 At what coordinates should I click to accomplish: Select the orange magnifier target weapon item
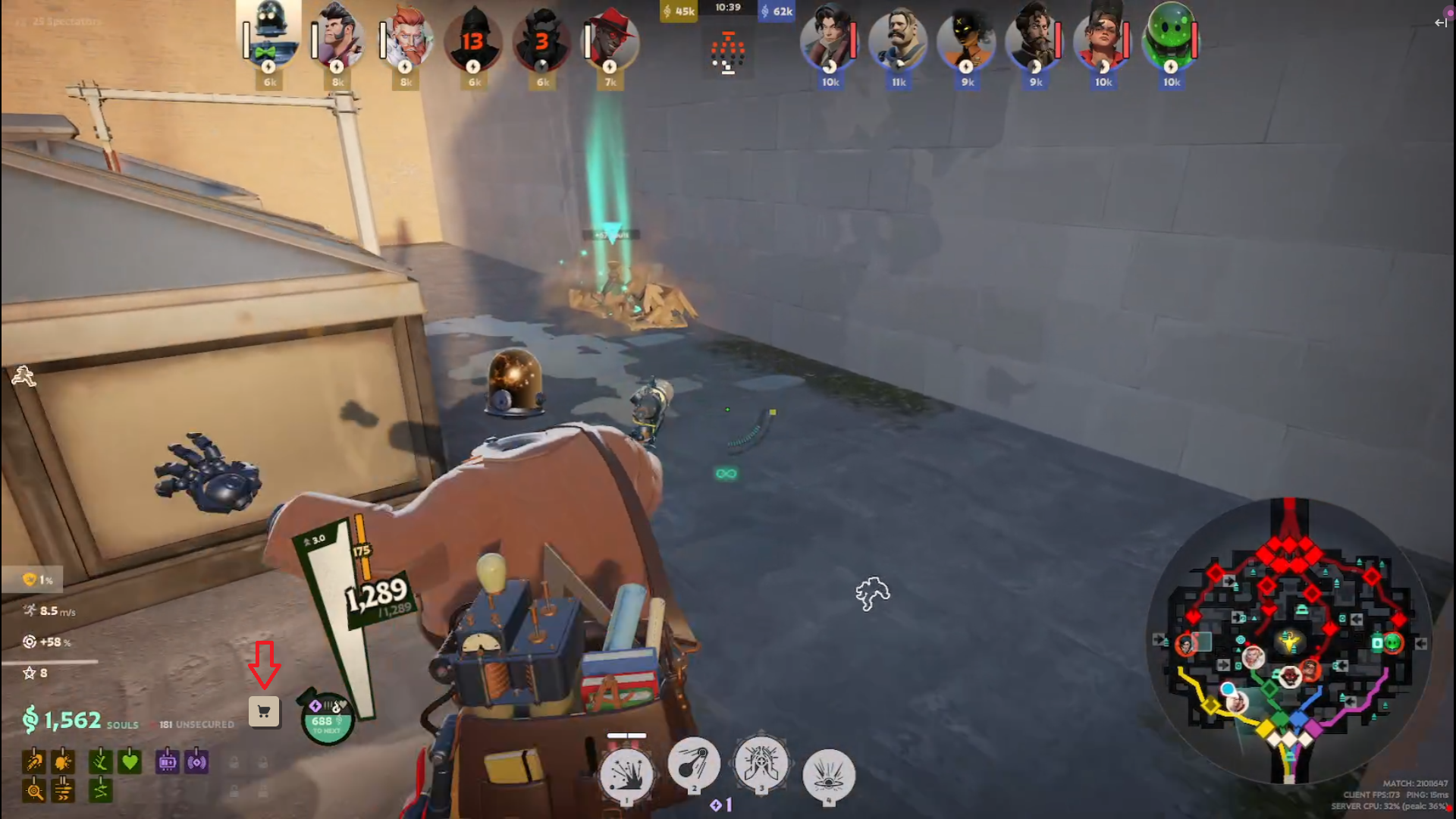click(x=34, y=791)
